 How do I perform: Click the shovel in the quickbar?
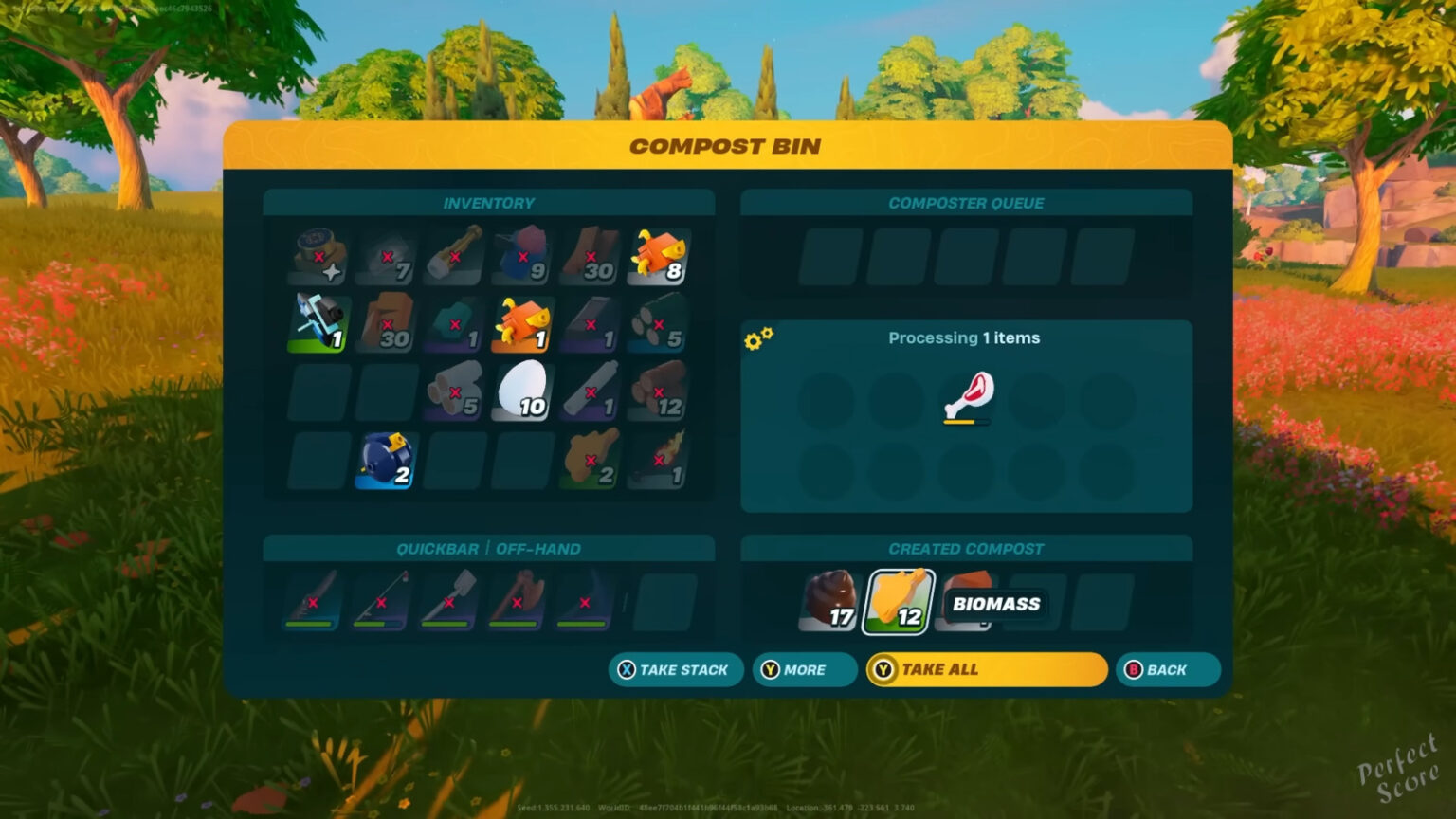pyautogui.click(x=450, y=600)
